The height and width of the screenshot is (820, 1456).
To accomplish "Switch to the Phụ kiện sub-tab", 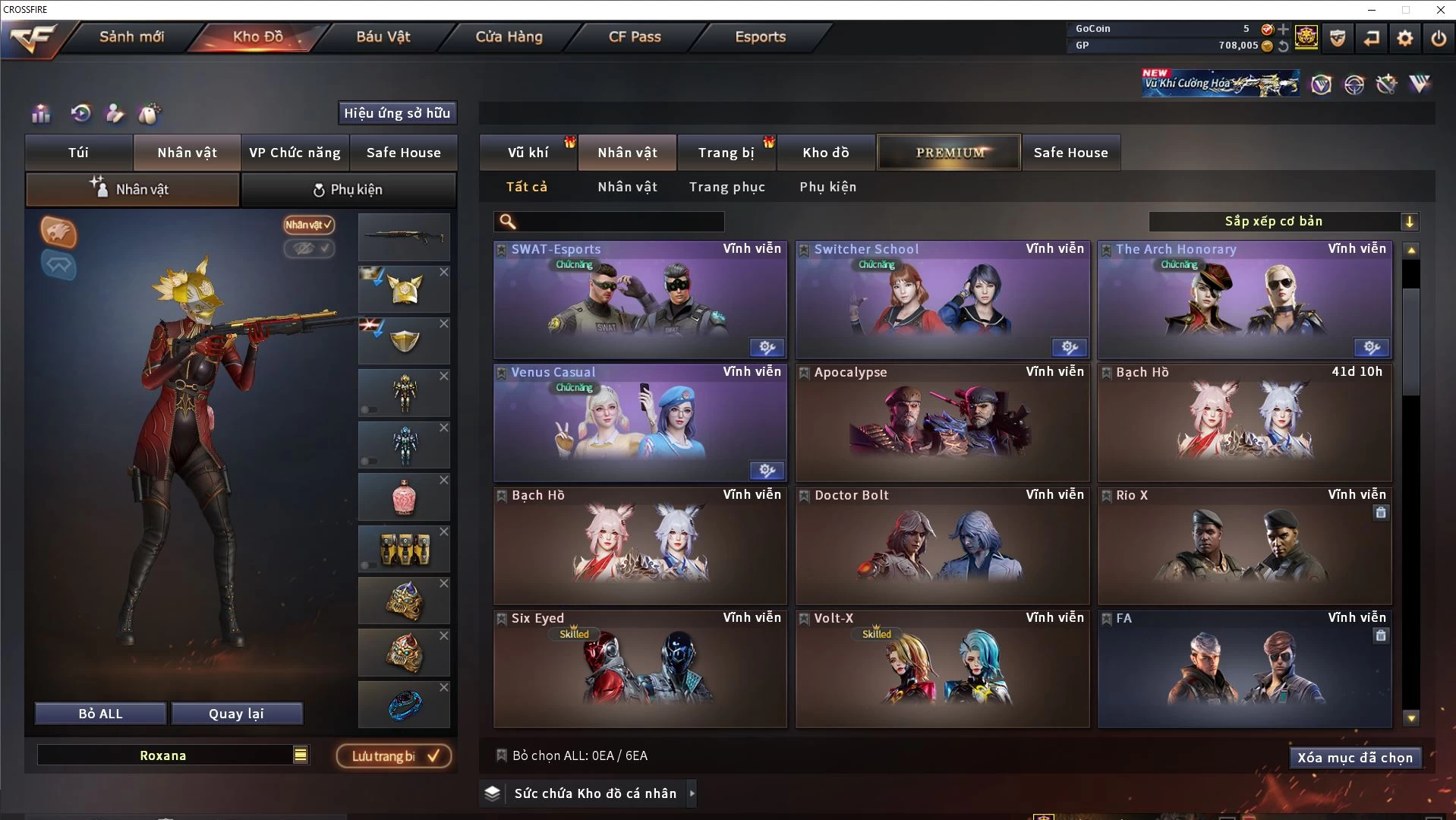I will click(x=348, y=190).
